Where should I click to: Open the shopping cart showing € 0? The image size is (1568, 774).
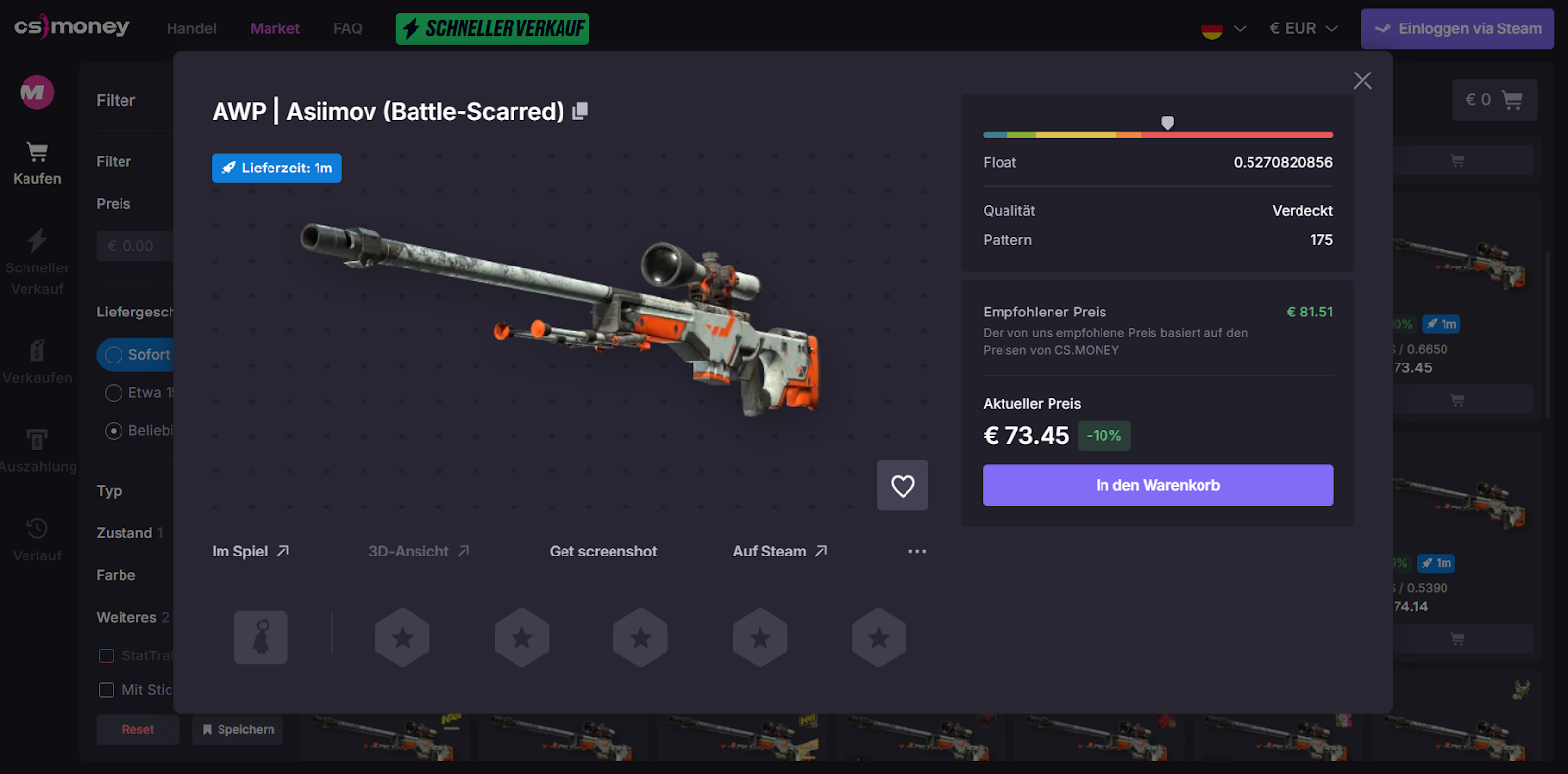pyautogui.click(x=1494, y=100)
